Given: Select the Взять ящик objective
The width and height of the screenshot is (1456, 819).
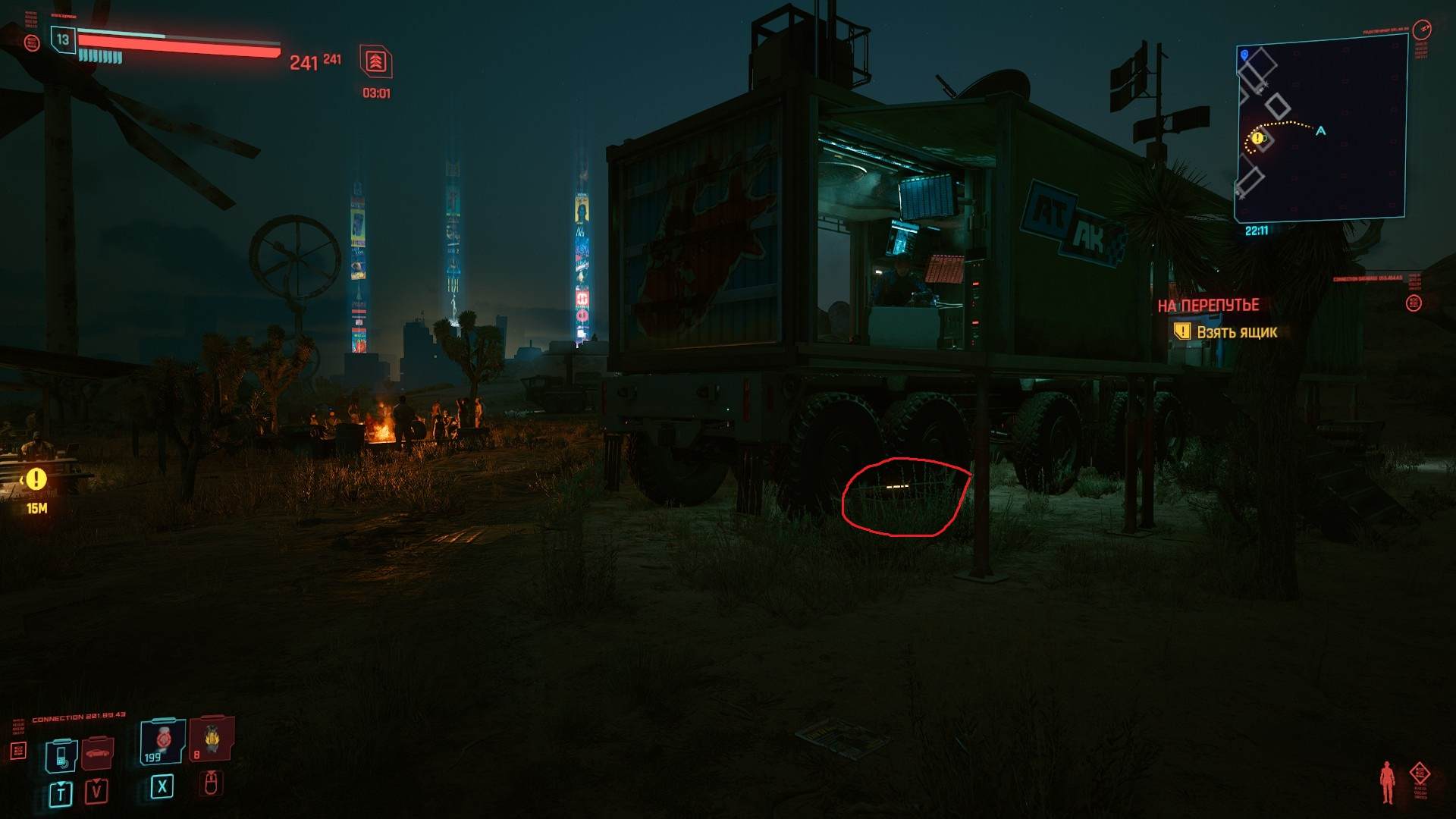Looking at the screenshot, I should pyautogui.click(x=1236, y=332).
